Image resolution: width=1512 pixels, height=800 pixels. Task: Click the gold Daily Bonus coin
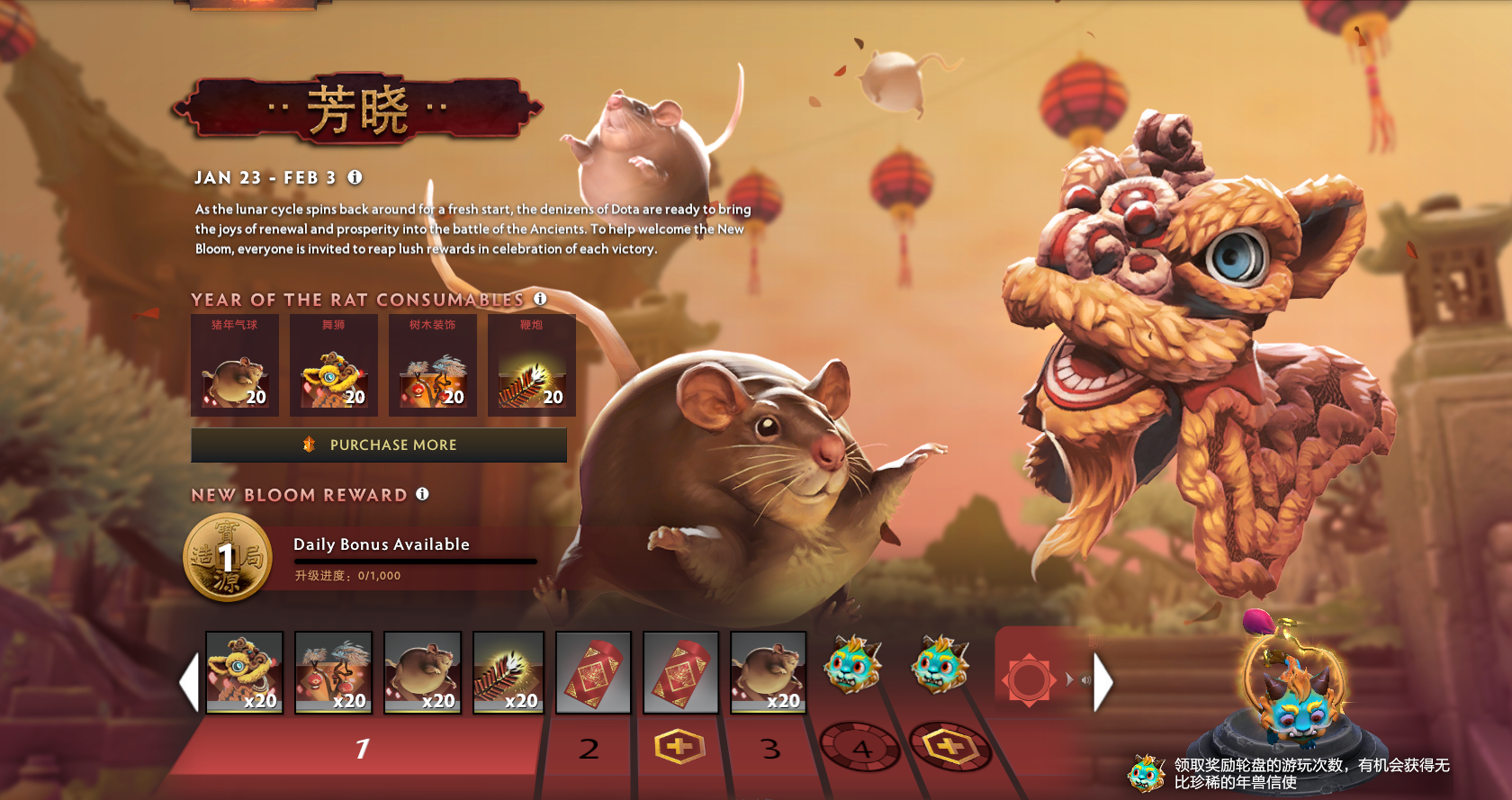point(228,558)
